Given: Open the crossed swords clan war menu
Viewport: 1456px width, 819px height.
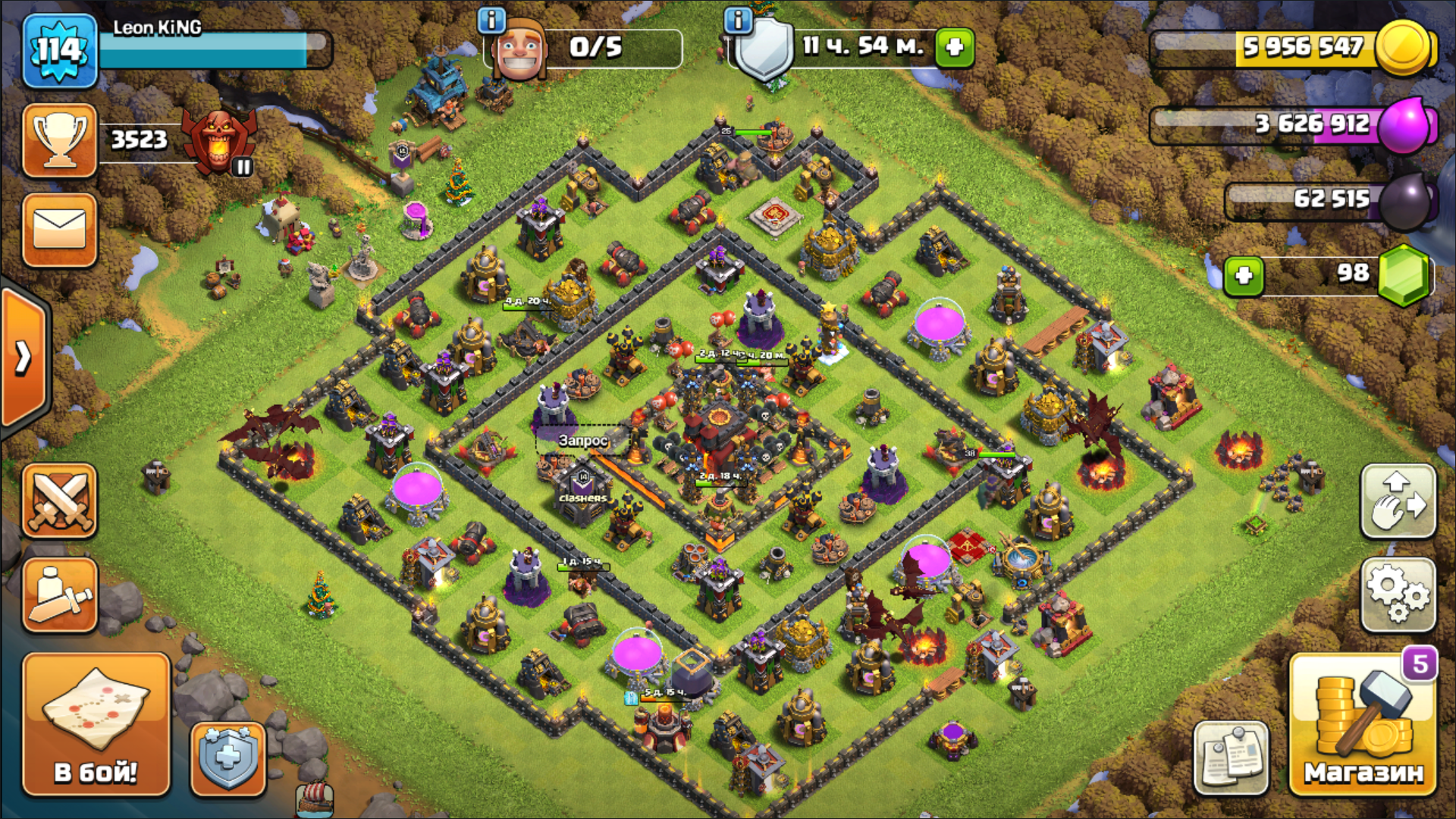Looking at the screenshot, I should coord(60,501).
